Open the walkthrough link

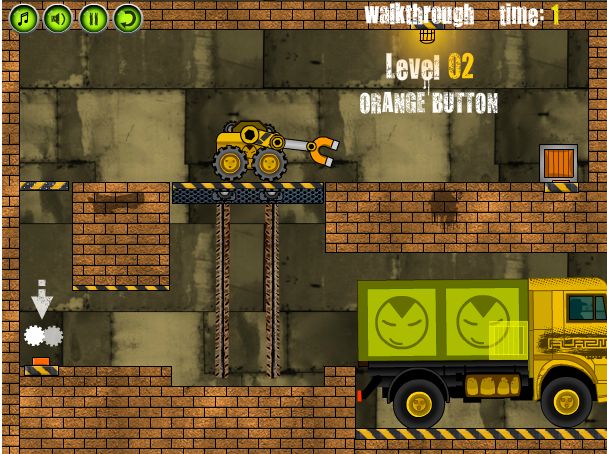pyautogui.click(x=419, y=15)
